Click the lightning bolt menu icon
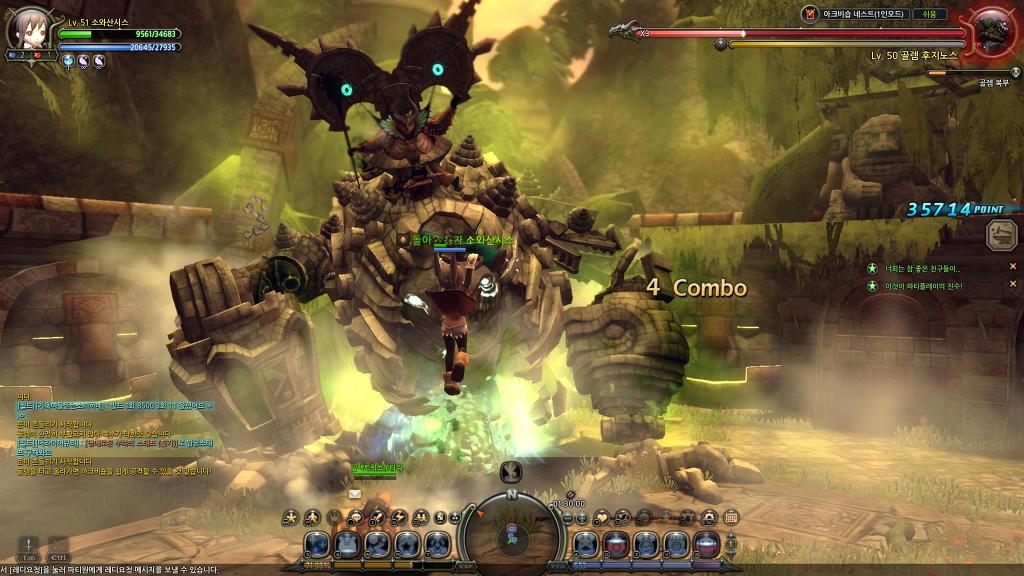The width and height of the screenshot is (1024, 576). 401,517
